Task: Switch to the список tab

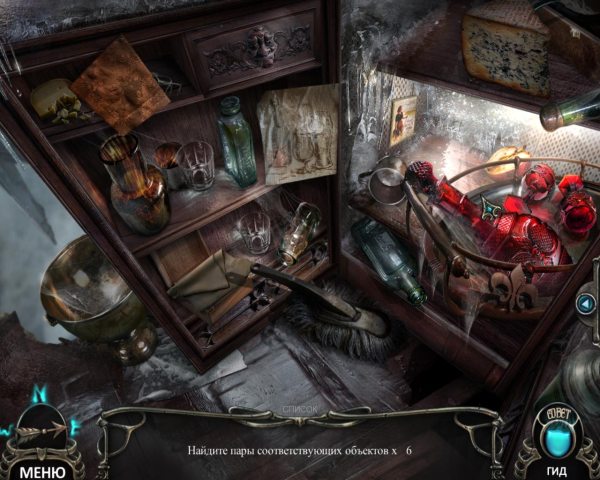Action: point(297,410)
